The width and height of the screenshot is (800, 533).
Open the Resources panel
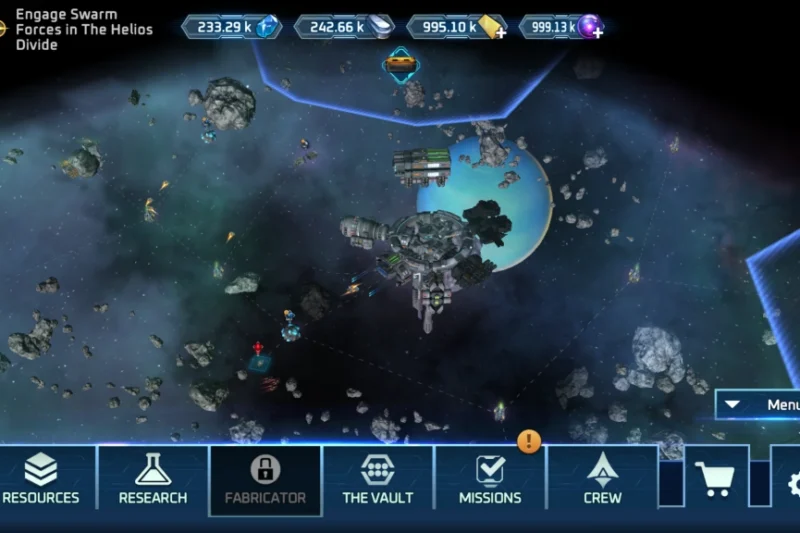[41, 478]
